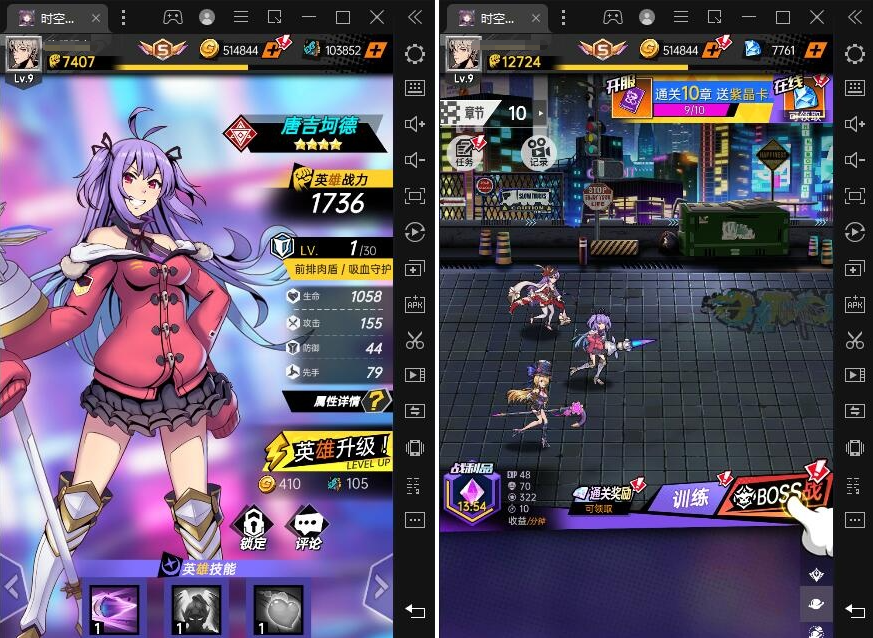Select the purple slash hero skill icon
The height and width of the screenshot is (638, 873).
click(113, 607)
